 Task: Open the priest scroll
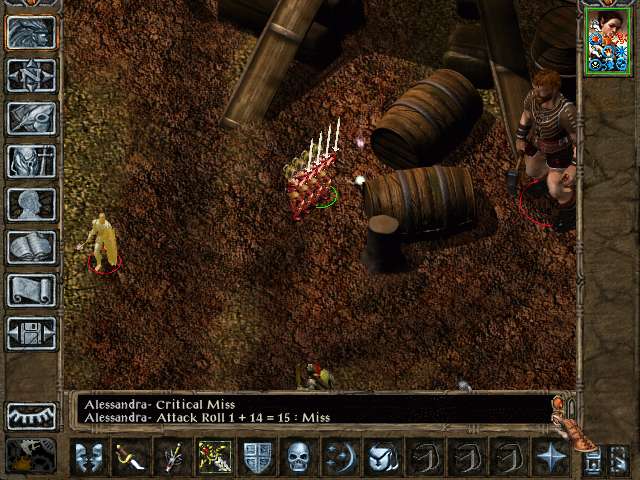(31, 291)
